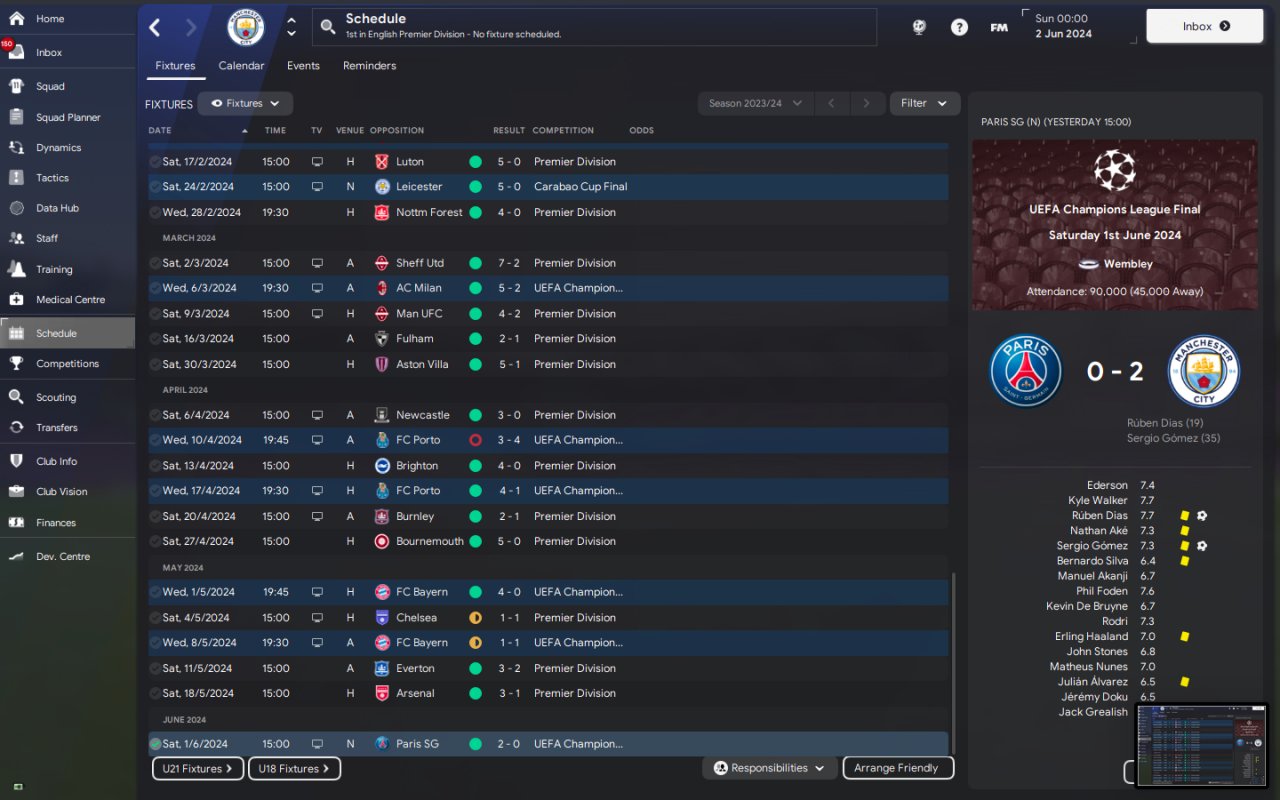Open the help question mark icon

pyautogui.click(x=959, y=27)
